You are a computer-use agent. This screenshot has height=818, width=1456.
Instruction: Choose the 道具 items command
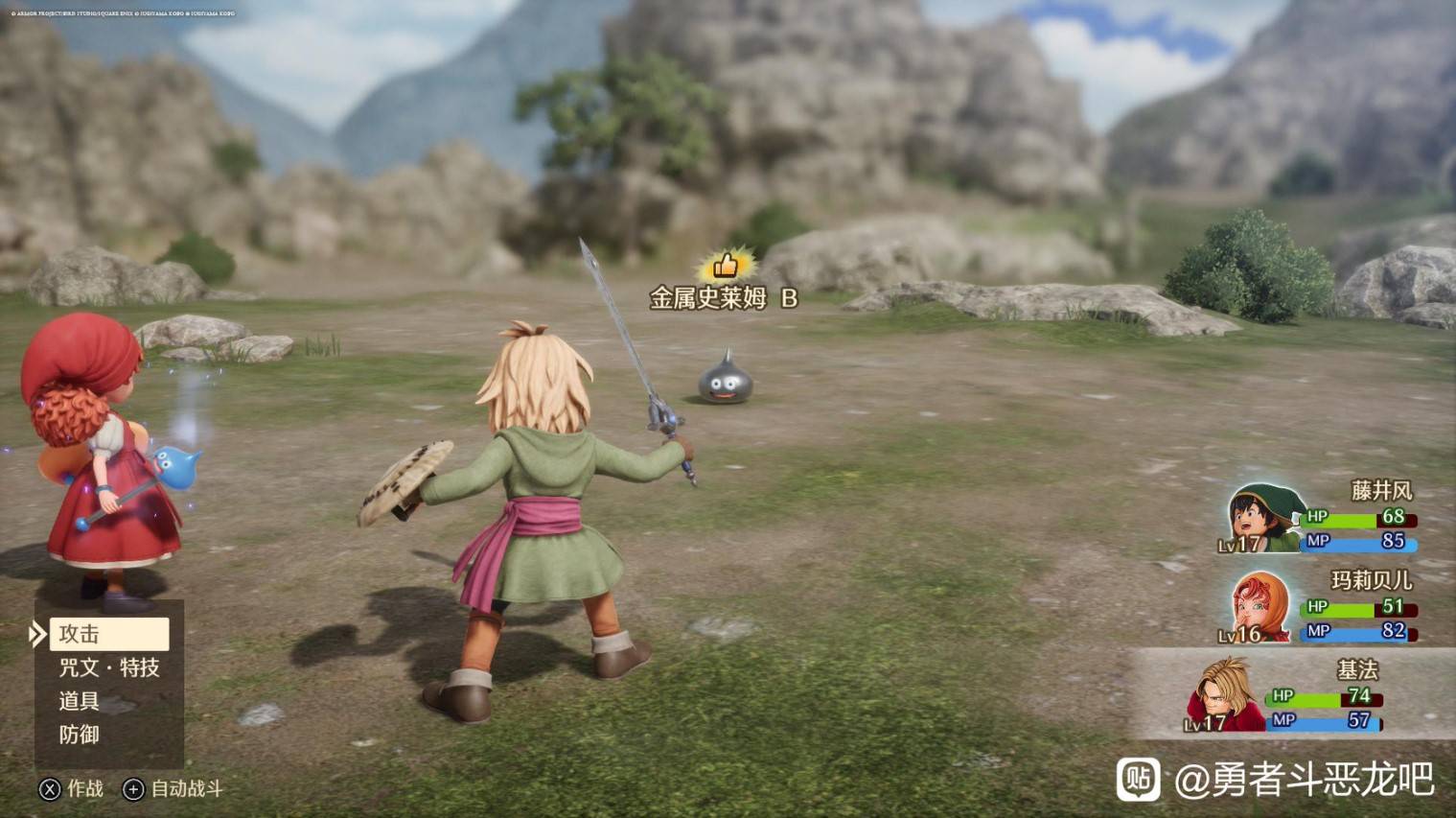[x=80, y=701]
